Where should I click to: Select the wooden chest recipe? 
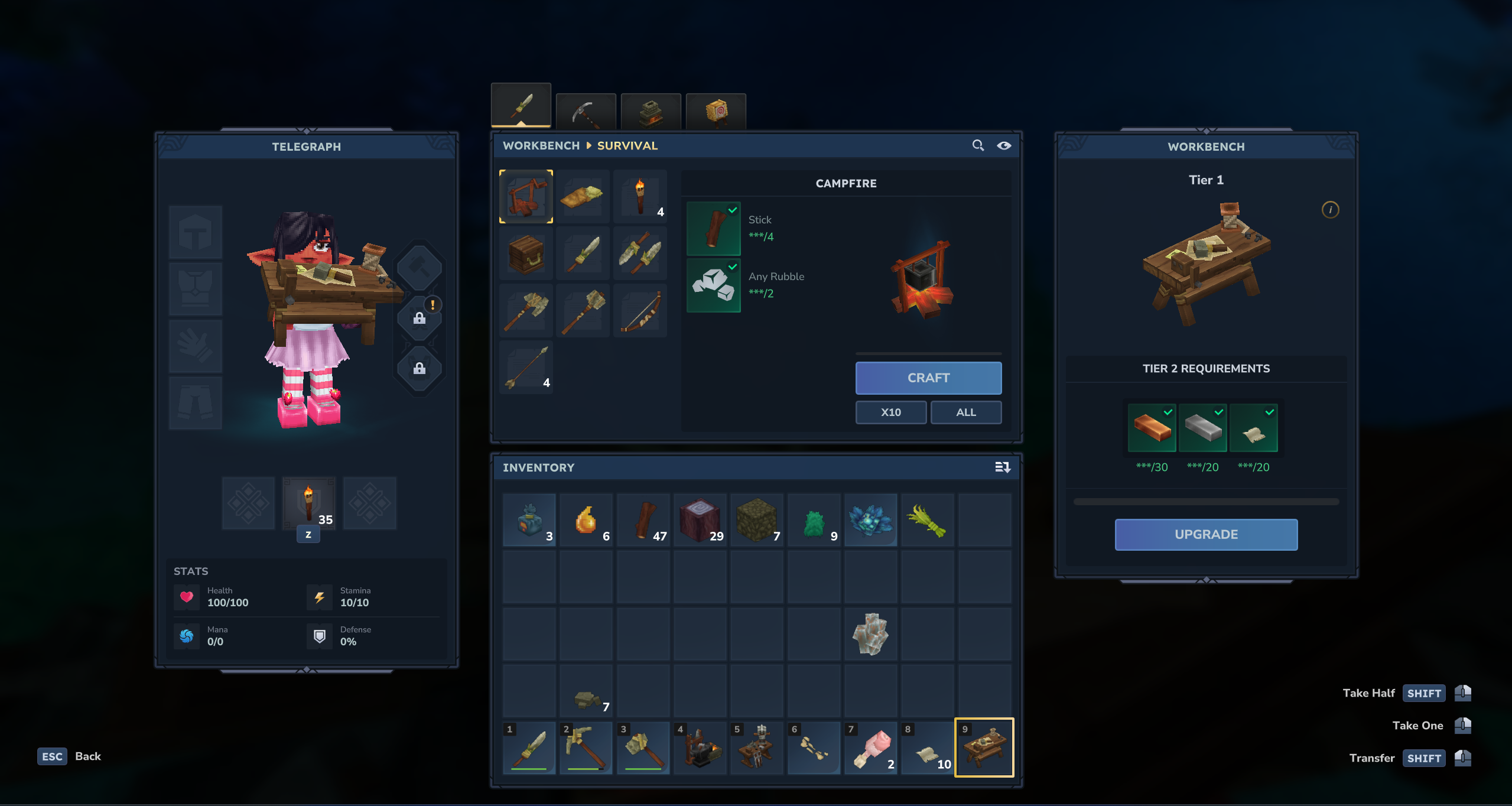(526, 253)
